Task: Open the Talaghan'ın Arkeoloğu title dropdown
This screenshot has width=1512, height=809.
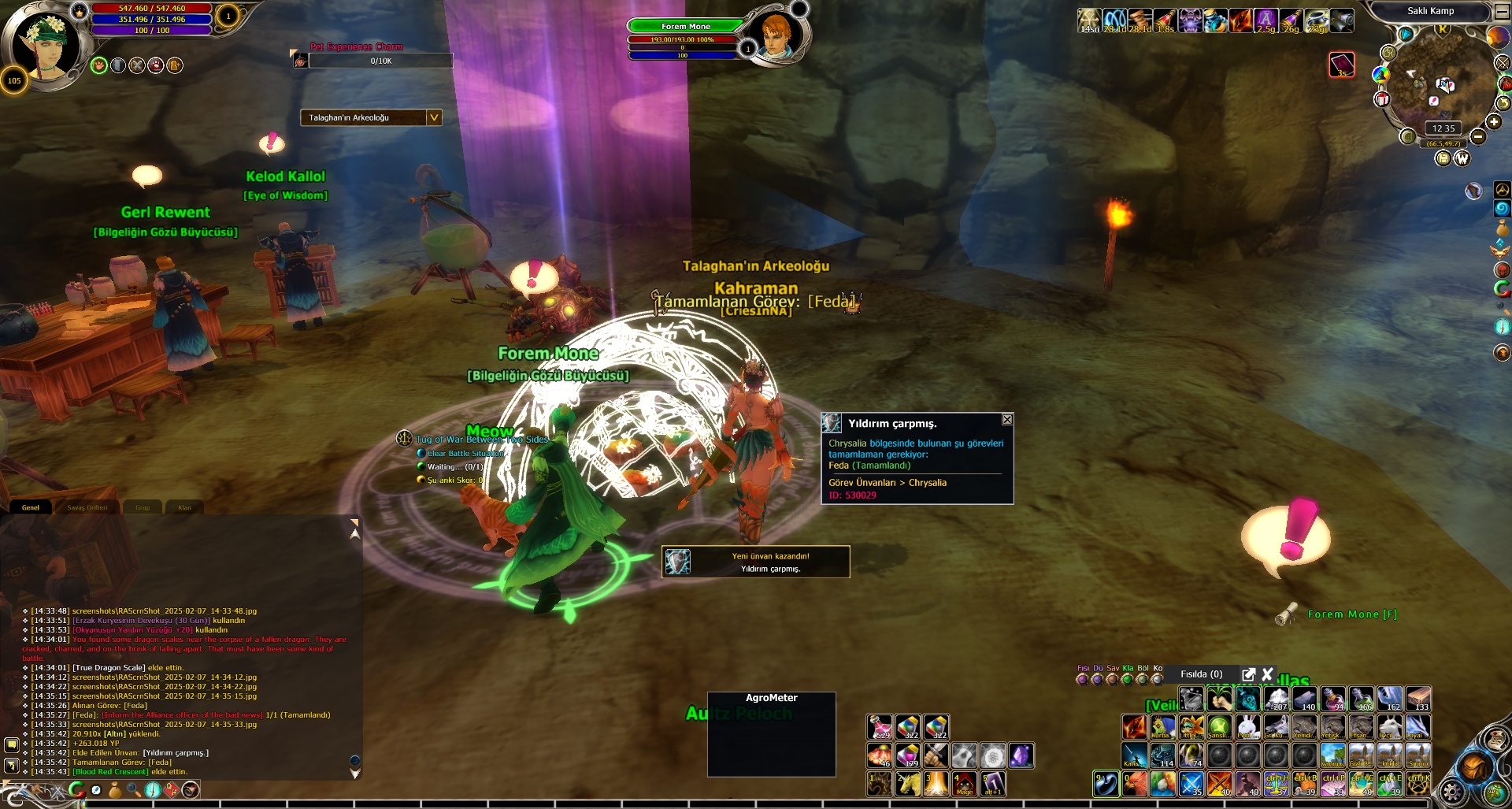Action: pyautogui.click(x=433, y=117)
